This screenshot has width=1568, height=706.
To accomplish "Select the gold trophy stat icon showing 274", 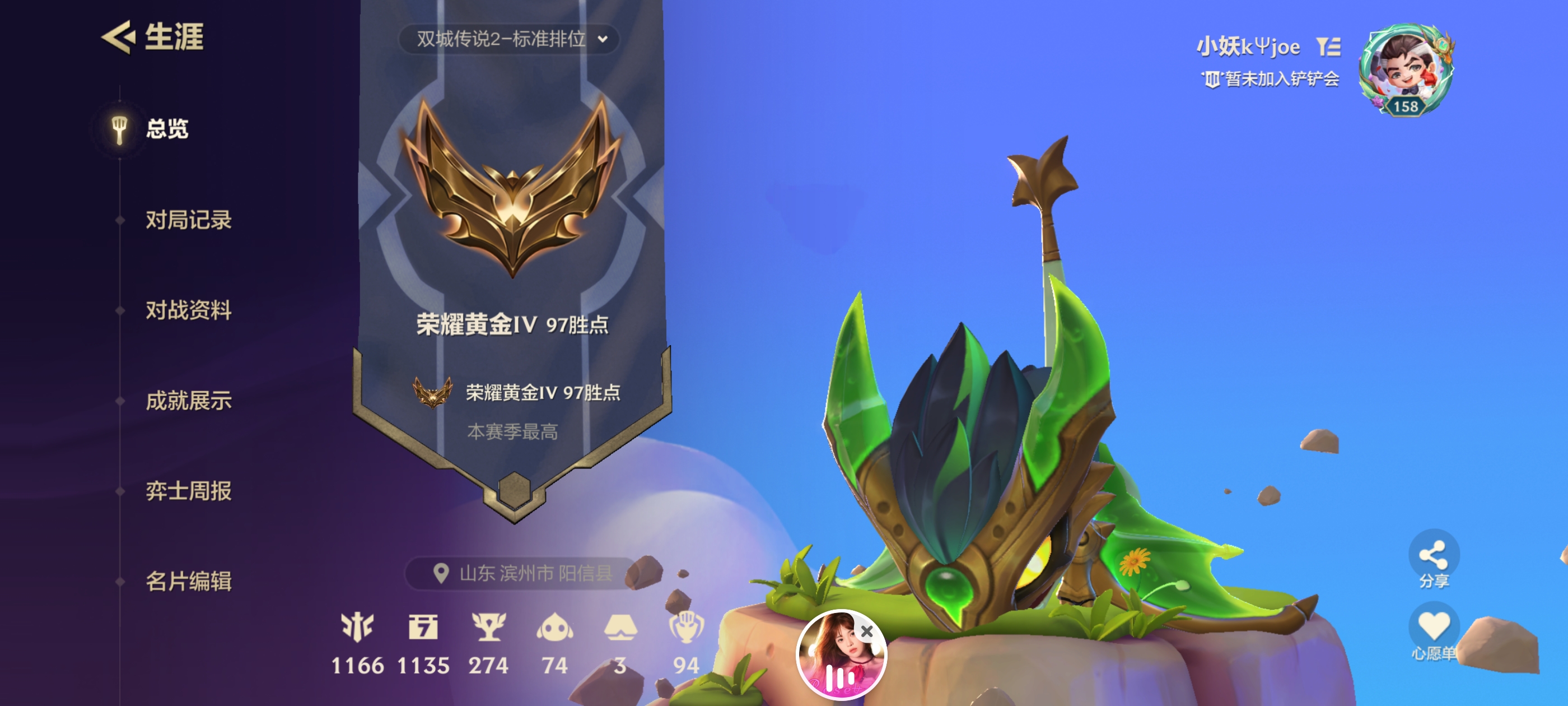I will click(x=488, y=628).
